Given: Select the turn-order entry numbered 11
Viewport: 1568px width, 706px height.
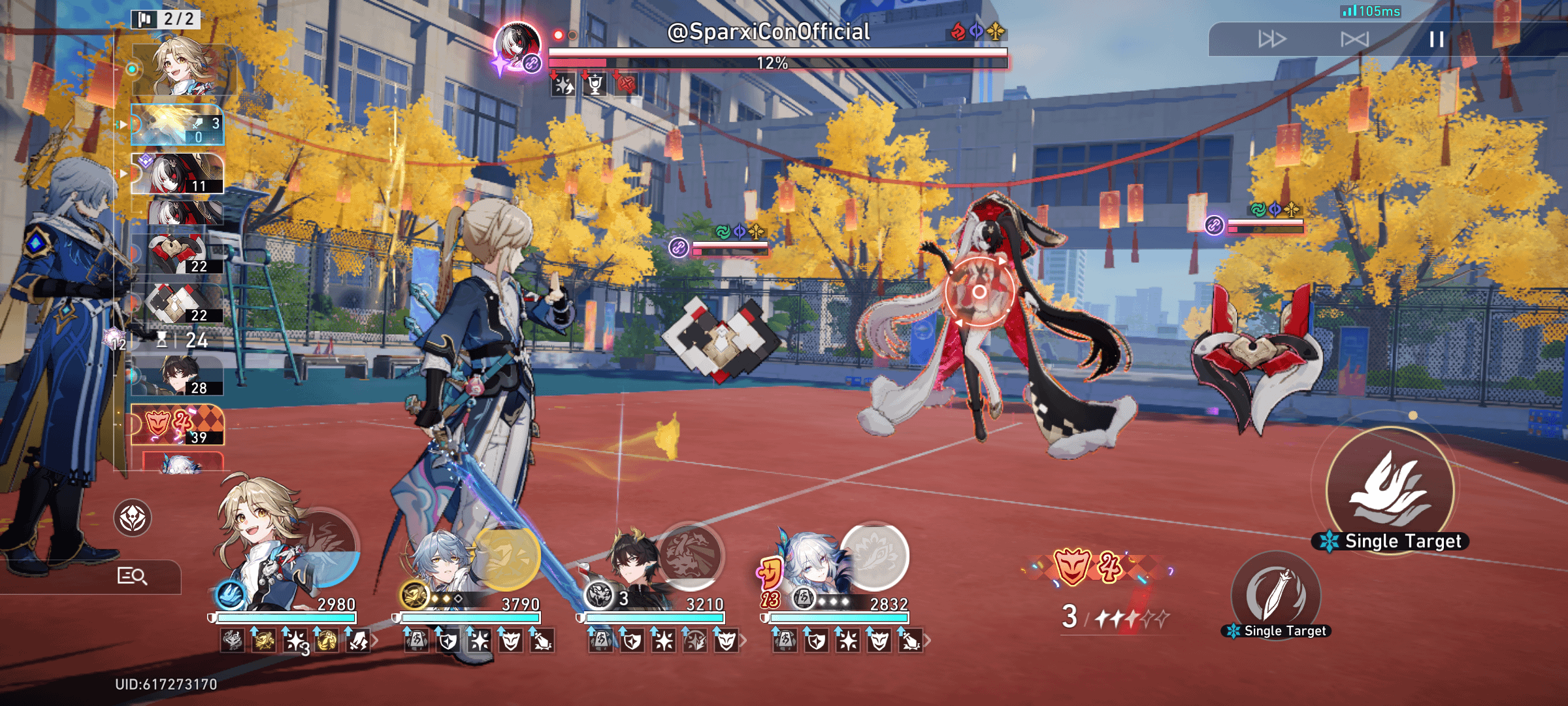Looking at the screenshot, I should [x=177, y=174].
